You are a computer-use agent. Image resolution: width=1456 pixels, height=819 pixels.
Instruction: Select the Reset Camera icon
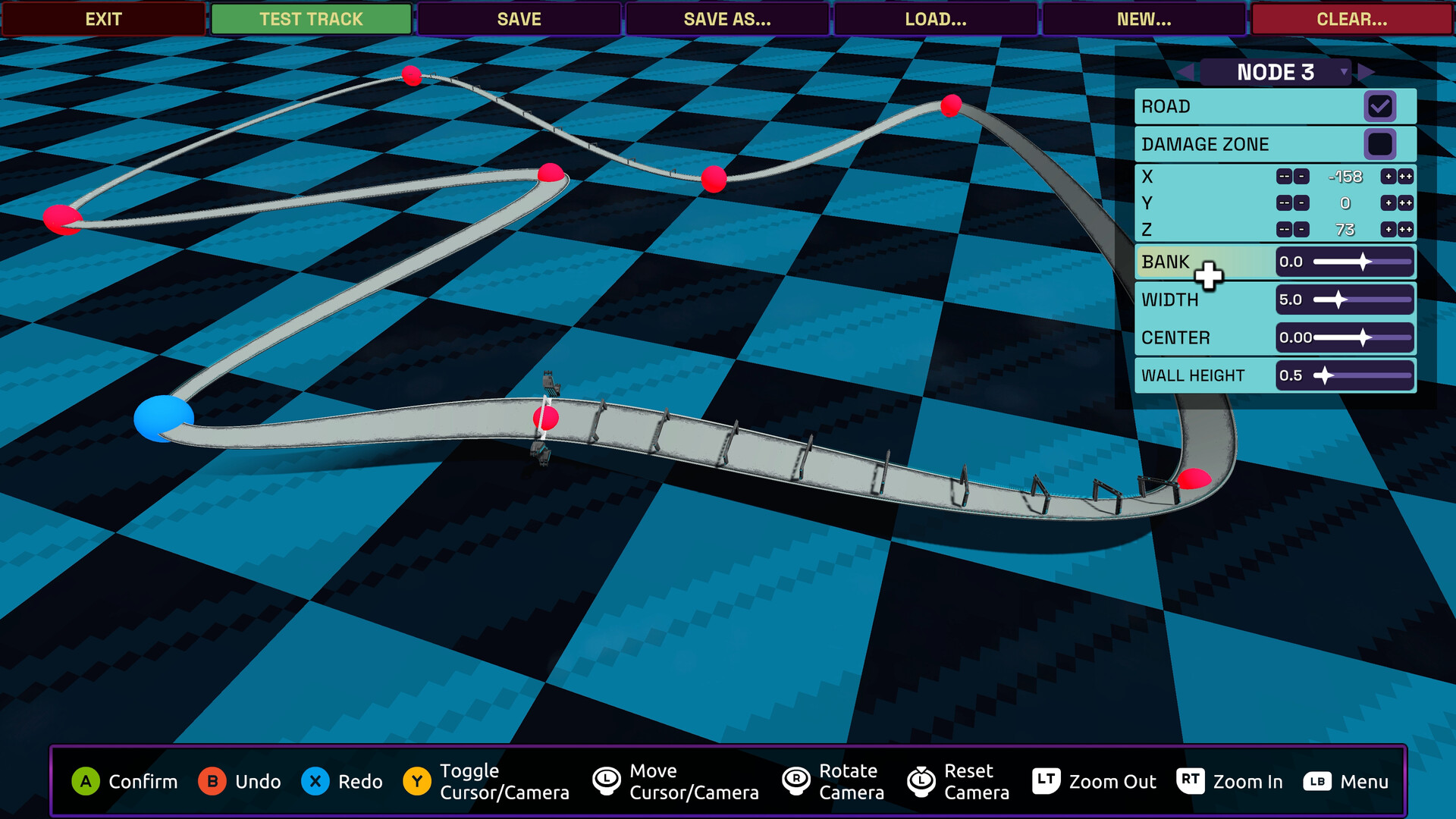coord(921,781)
